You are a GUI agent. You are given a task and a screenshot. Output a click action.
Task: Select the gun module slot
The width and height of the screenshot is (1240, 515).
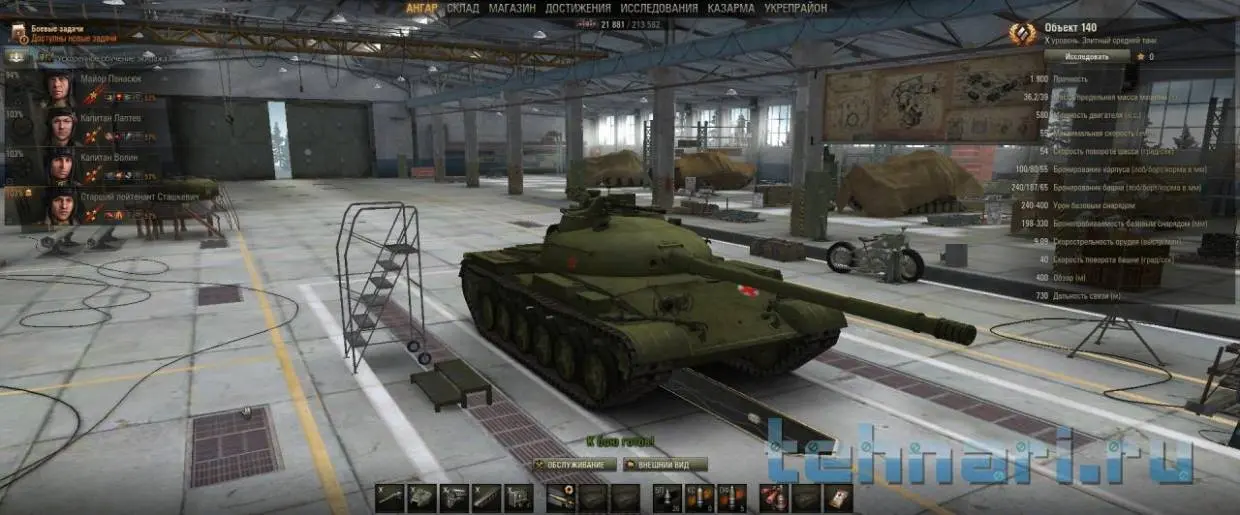point(391,496)
